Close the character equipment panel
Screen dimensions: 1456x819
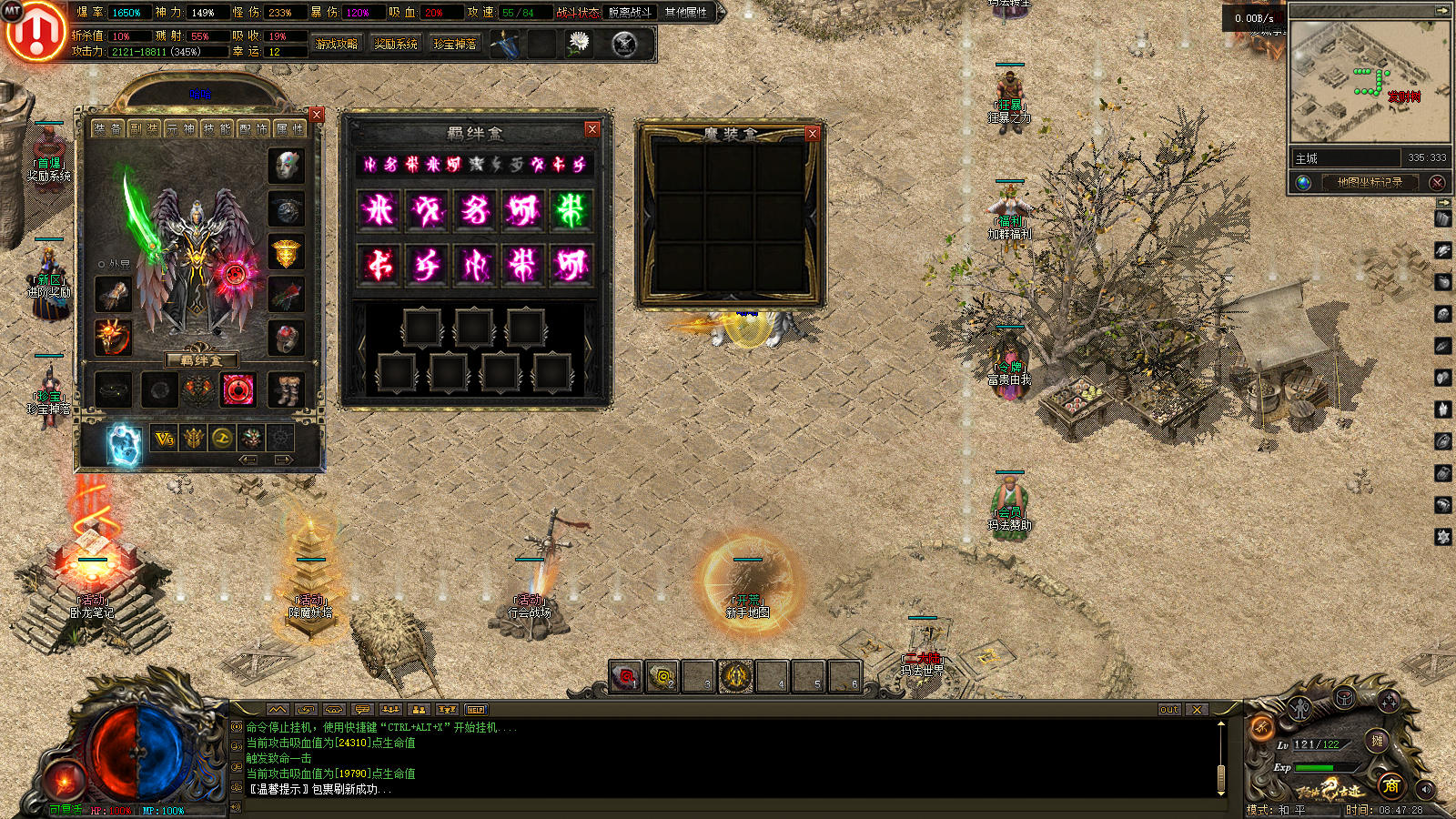[317, 115]
